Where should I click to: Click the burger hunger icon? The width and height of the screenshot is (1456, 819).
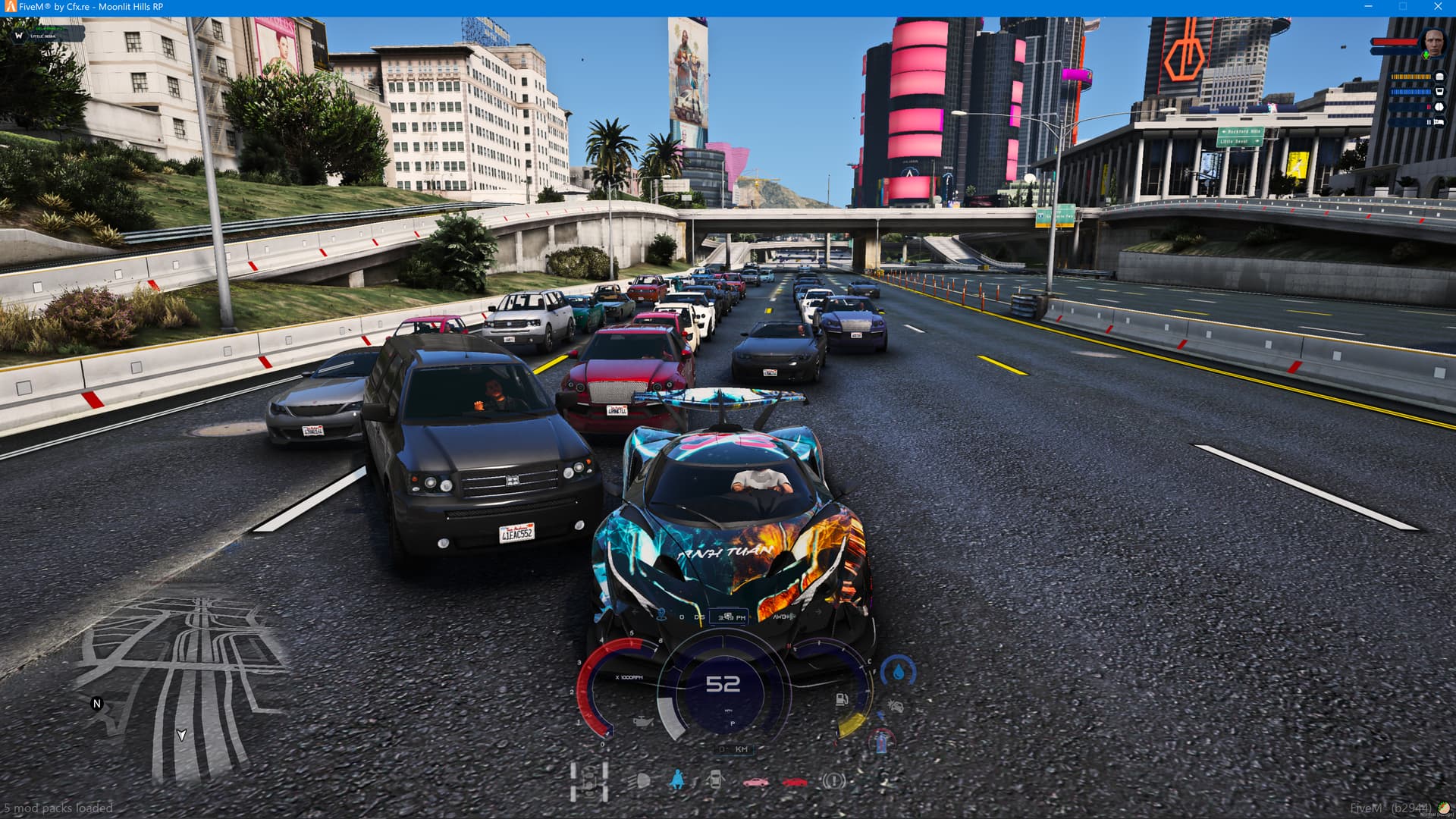click(1439, 77)
